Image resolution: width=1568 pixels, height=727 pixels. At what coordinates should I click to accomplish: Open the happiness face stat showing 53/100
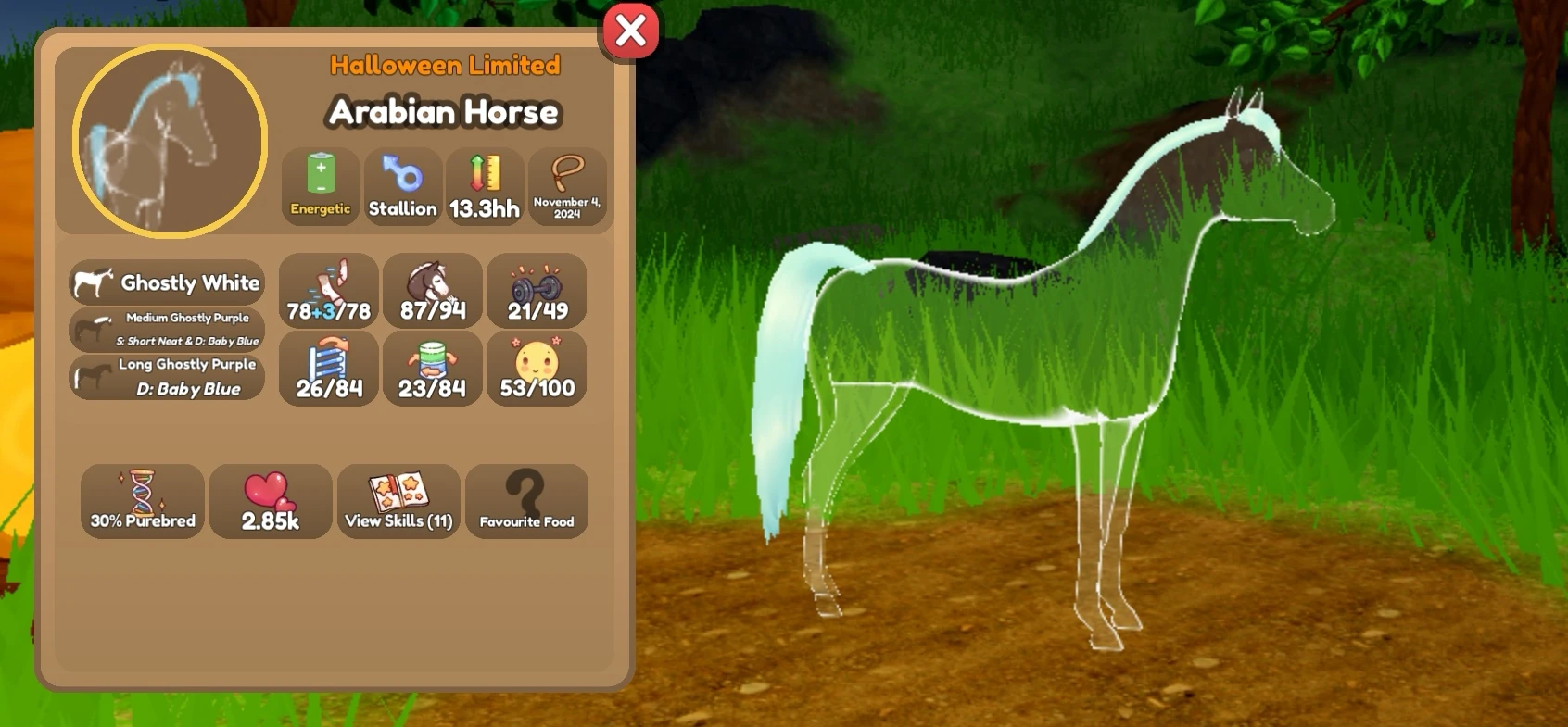point(537,369)
